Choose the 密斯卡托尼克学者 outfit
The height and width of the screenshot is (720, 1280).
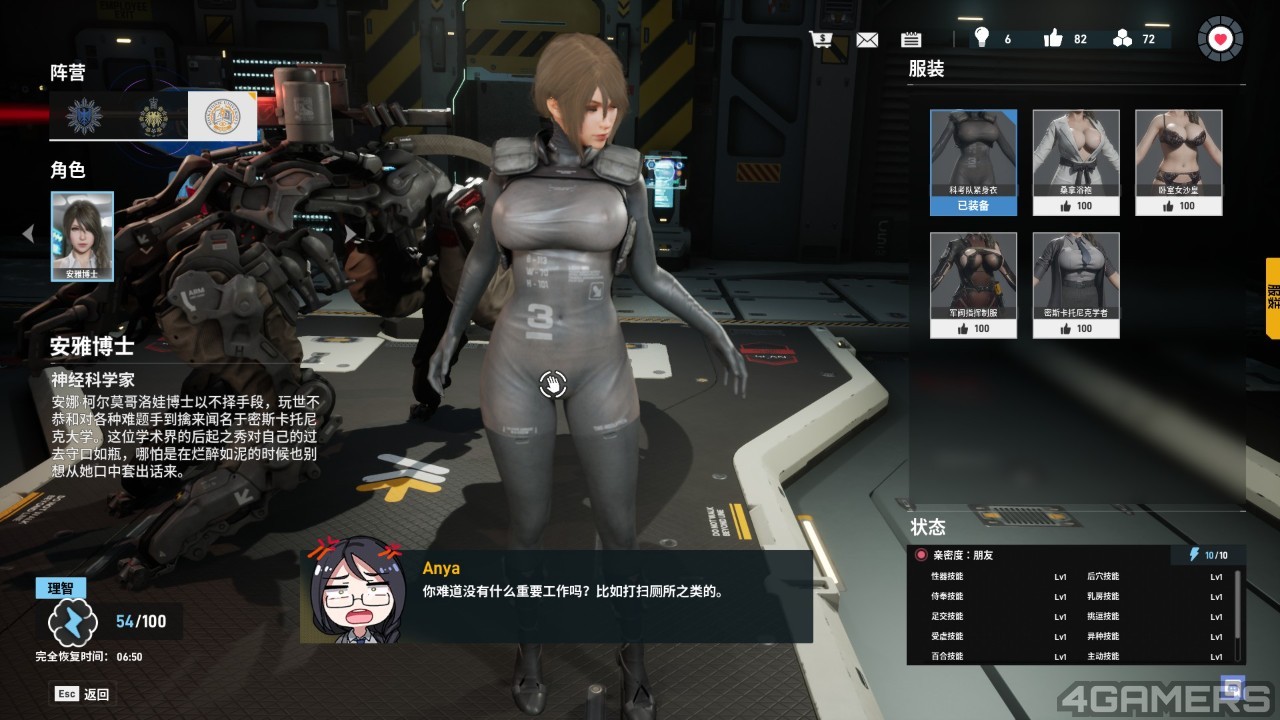pos(1075,285)
